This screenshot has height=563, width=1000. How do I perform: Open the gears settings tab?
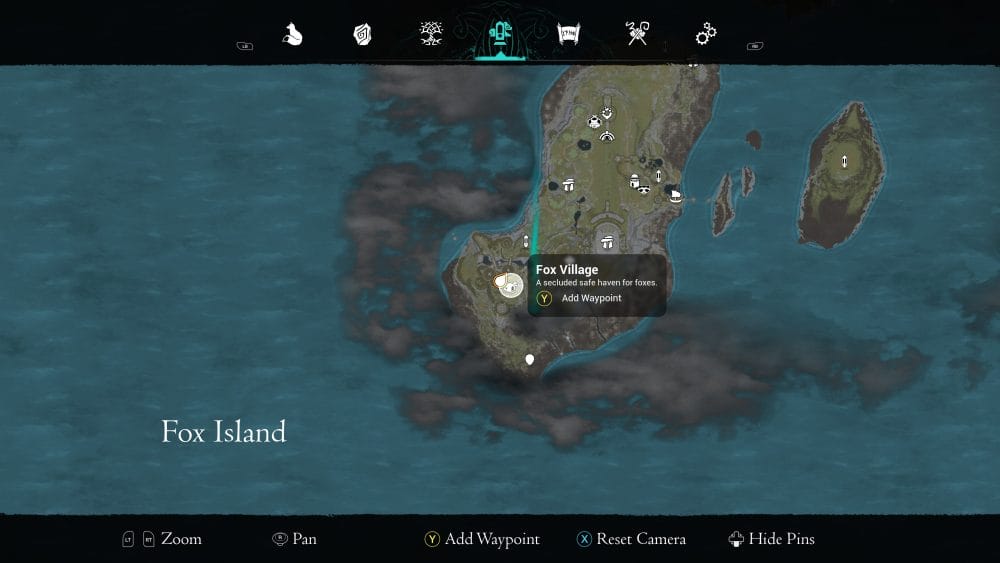(706, 36)
